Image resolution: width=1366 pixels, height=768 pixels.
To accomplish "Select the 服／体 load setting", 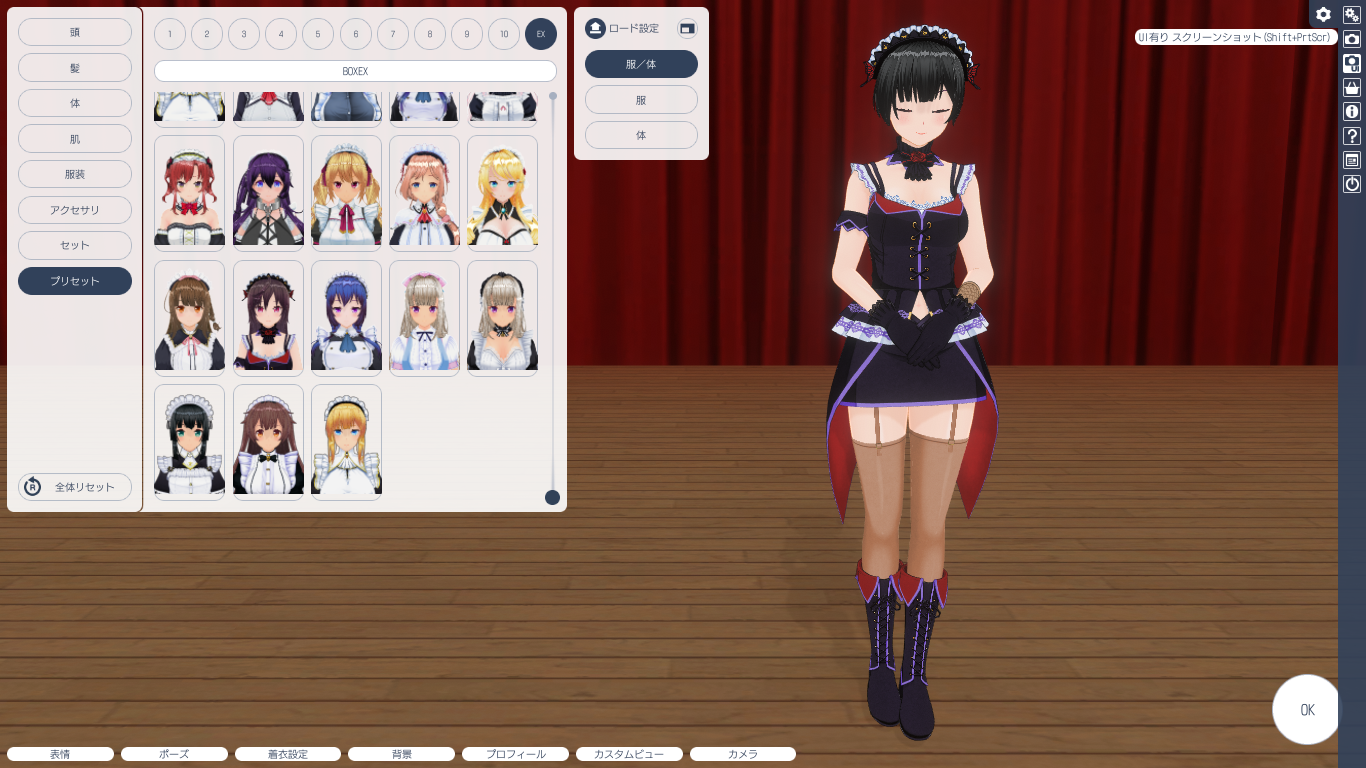I will click(x=641, y=64).
